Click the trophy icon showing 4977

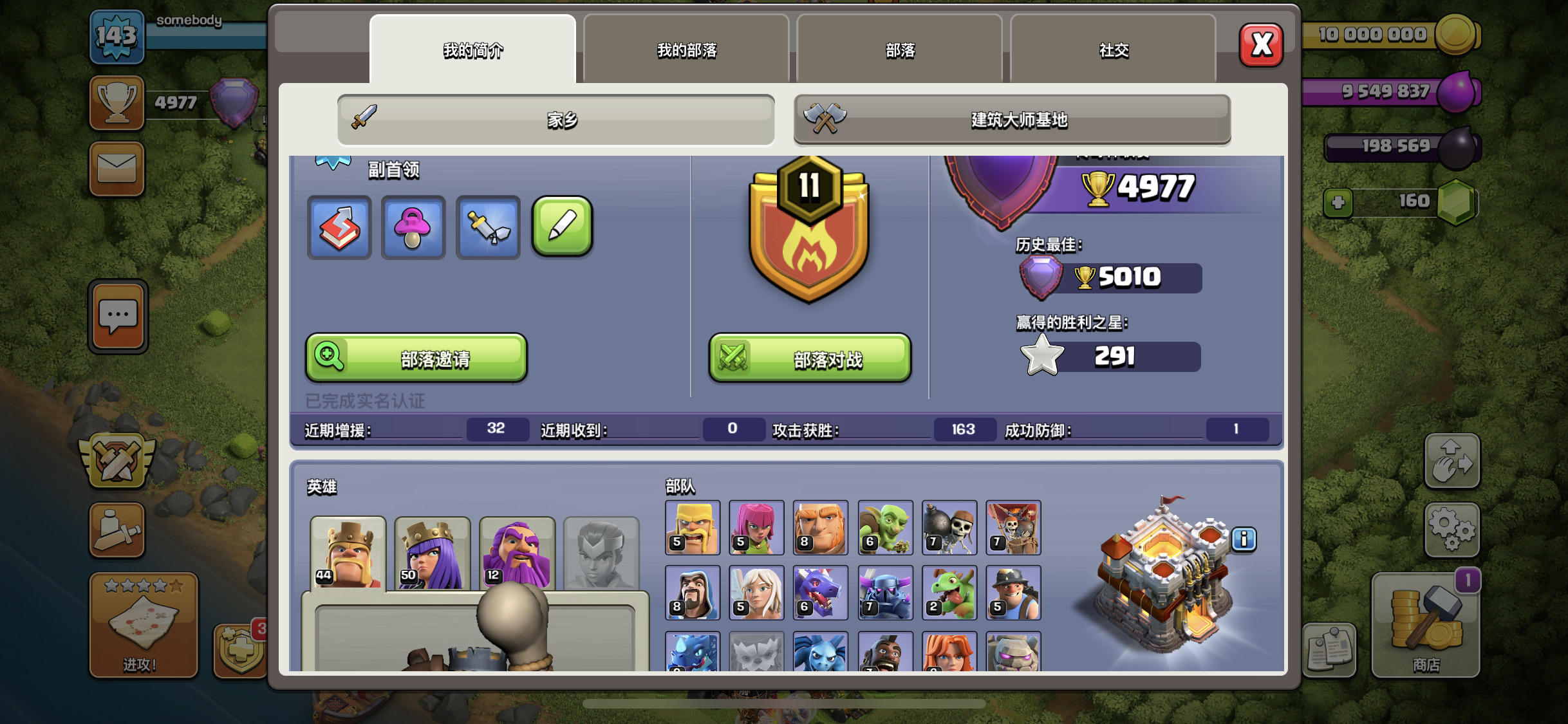[117, 102]
